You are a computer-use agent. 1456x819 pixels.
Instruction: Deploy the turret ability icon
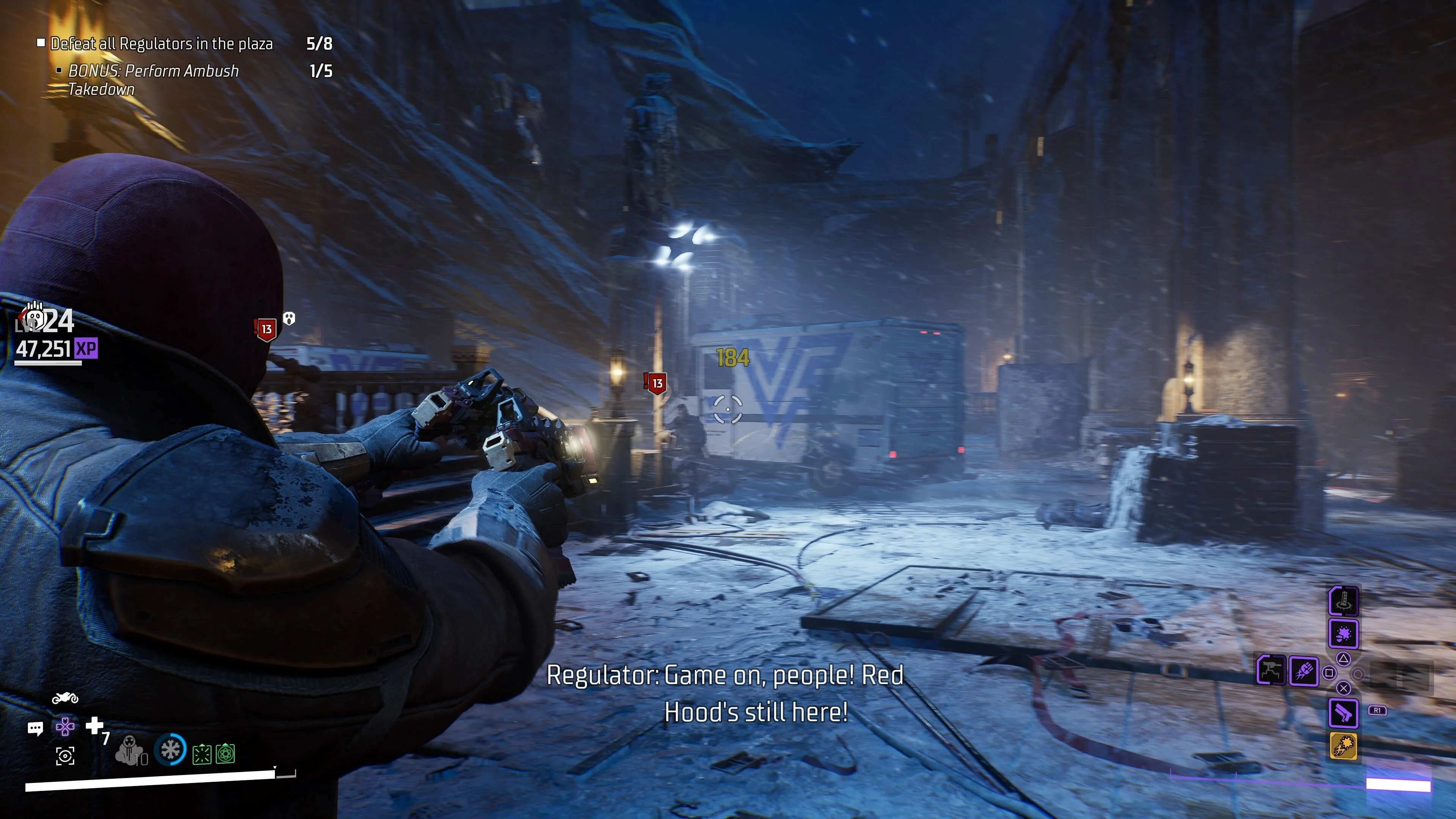(1271, 671)
